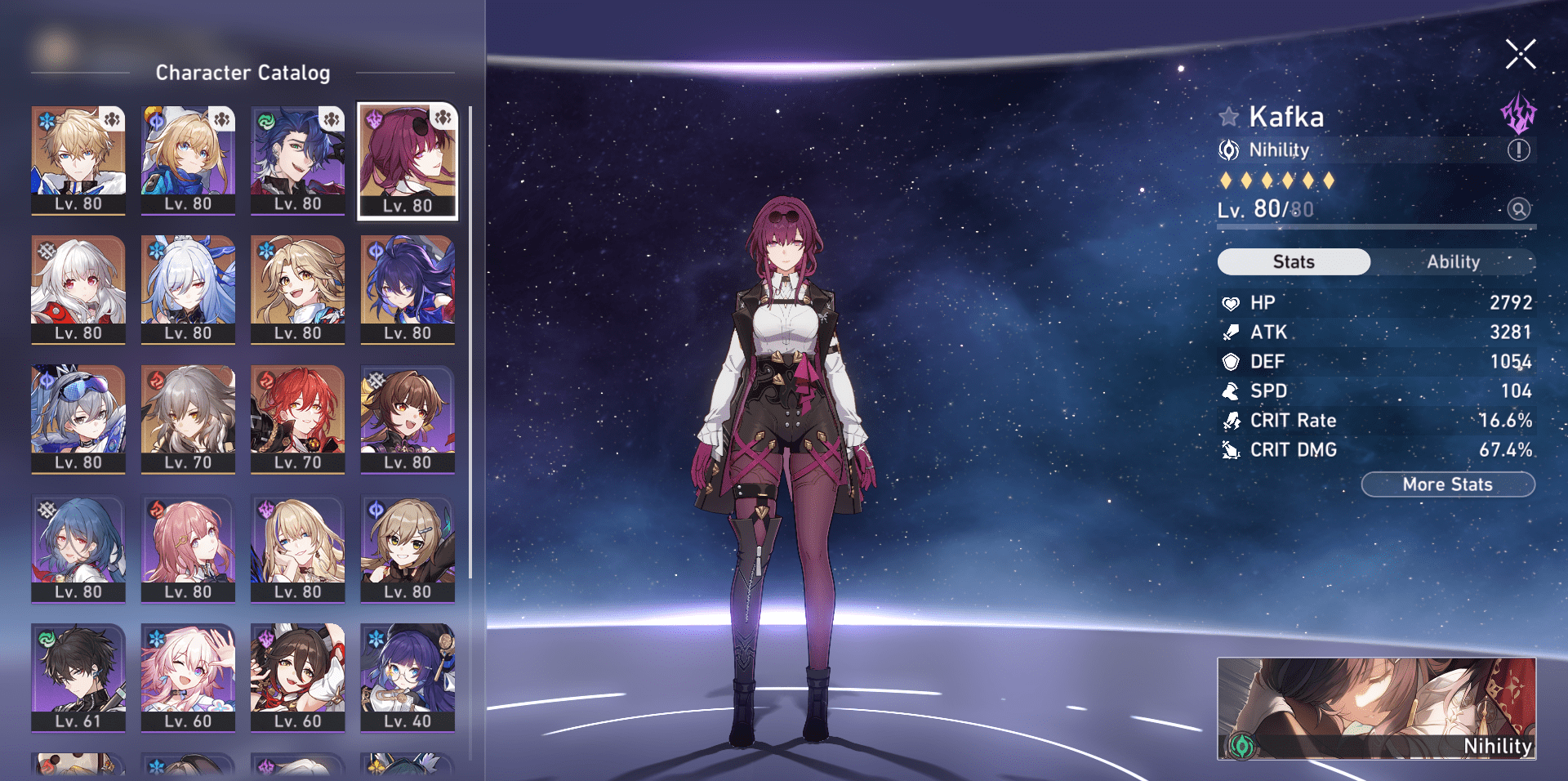Click the CRIT DMG icon in the stats panel
This screenshot has height=781, width=1568.
1231,449
